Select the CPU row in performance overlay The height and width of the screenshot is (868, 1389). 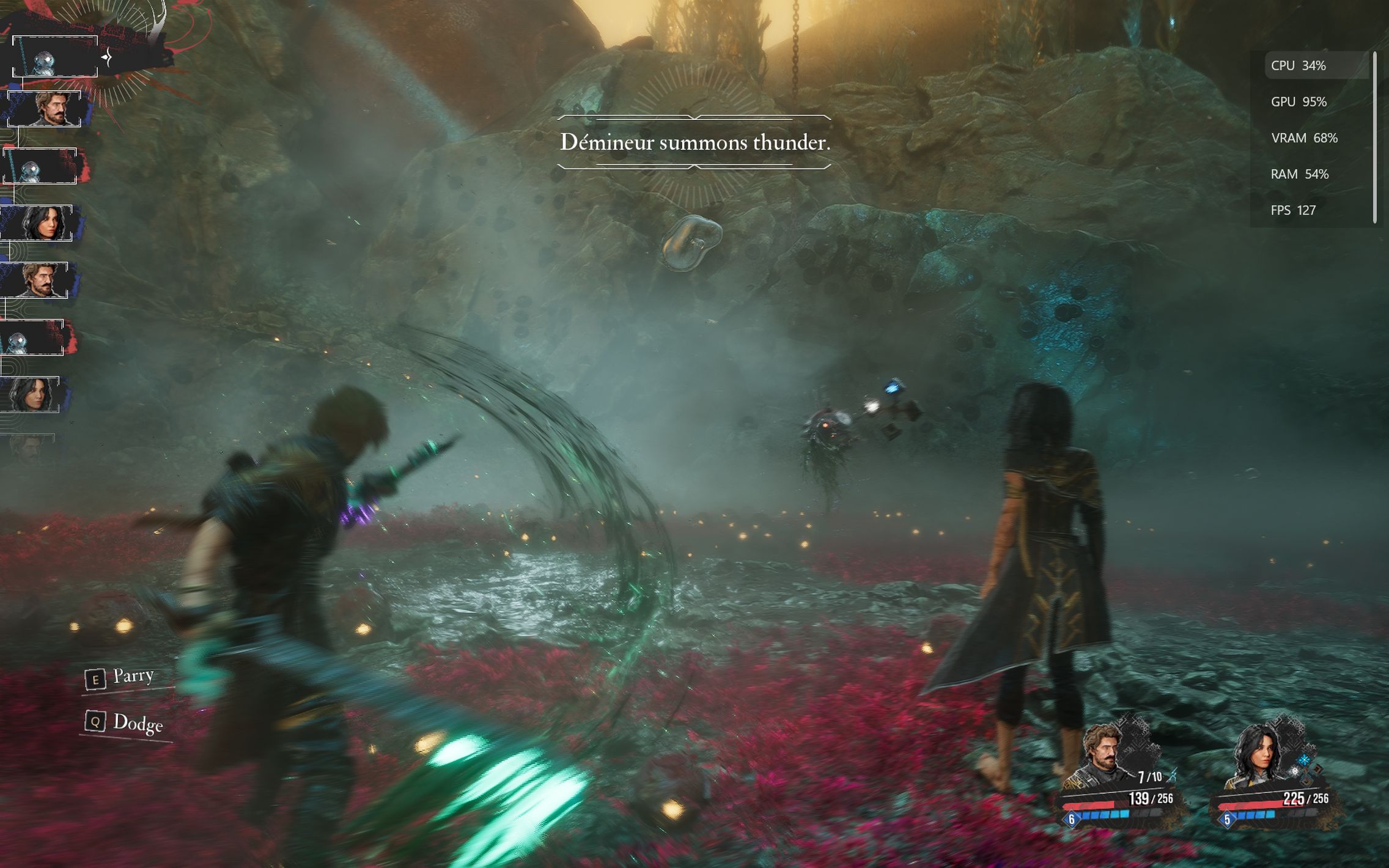(1316, 65)
